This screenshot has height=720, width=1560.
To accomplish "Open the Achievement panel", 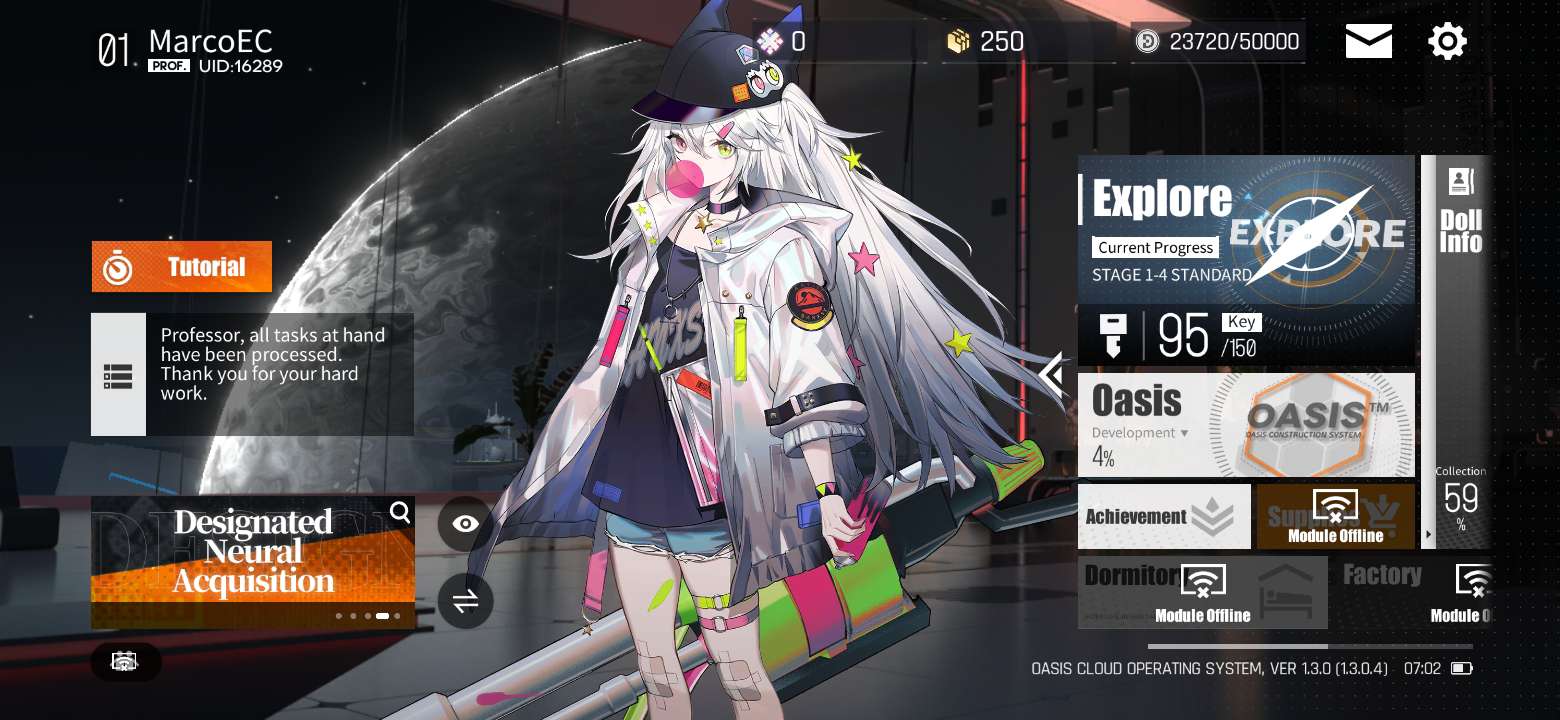I will coord(1163,517).
